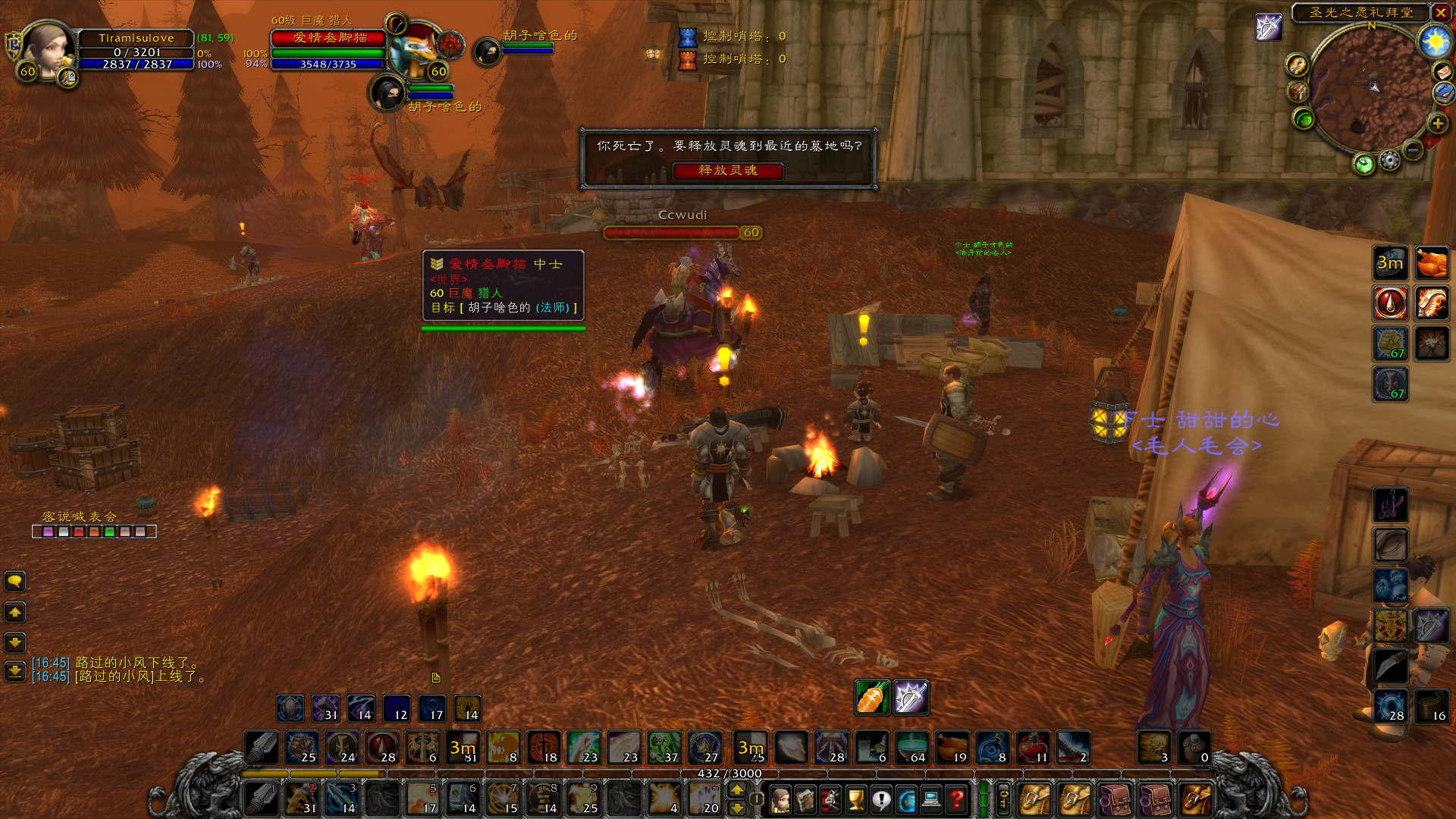This screenshot has height=819, width=1456.
Task: Open character info via the portrait micro button
Action: tap(780, 800)
